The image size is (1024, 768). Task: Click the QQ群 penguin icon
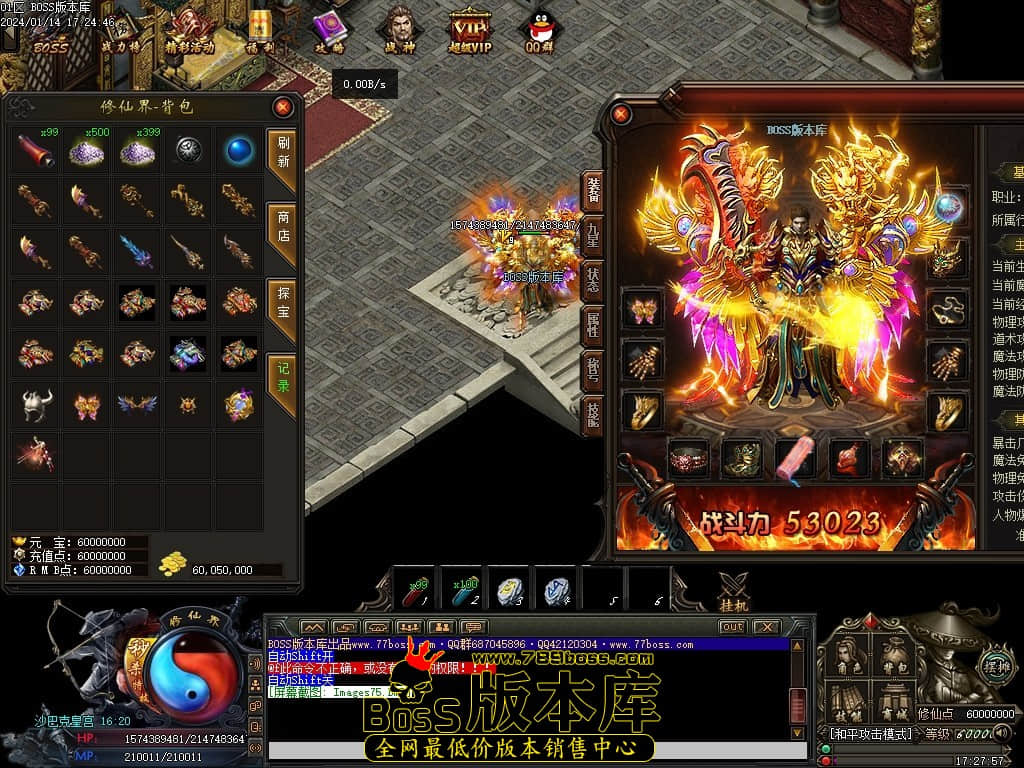[542, 30]
